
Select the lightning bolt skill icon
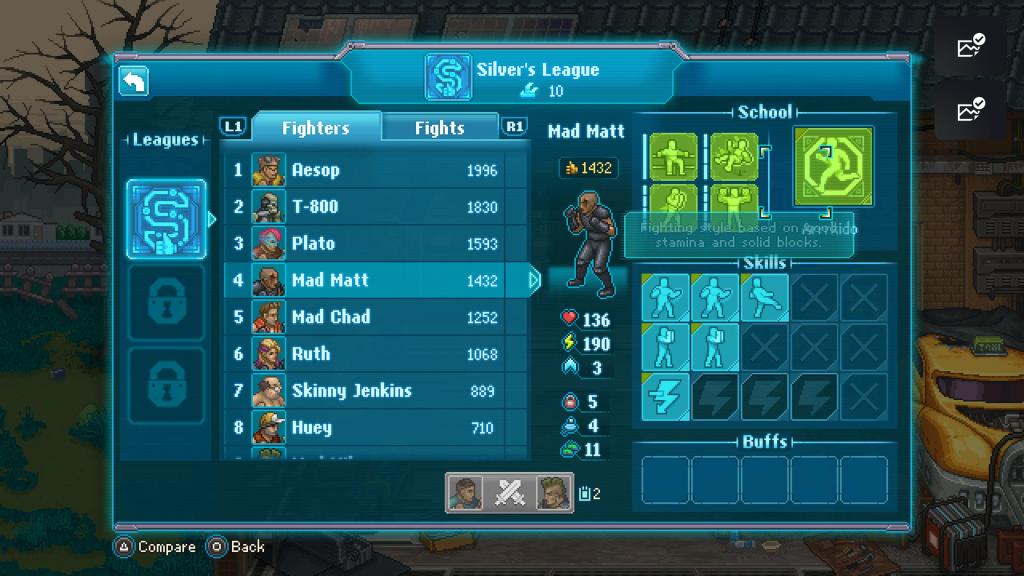[665, 396]
